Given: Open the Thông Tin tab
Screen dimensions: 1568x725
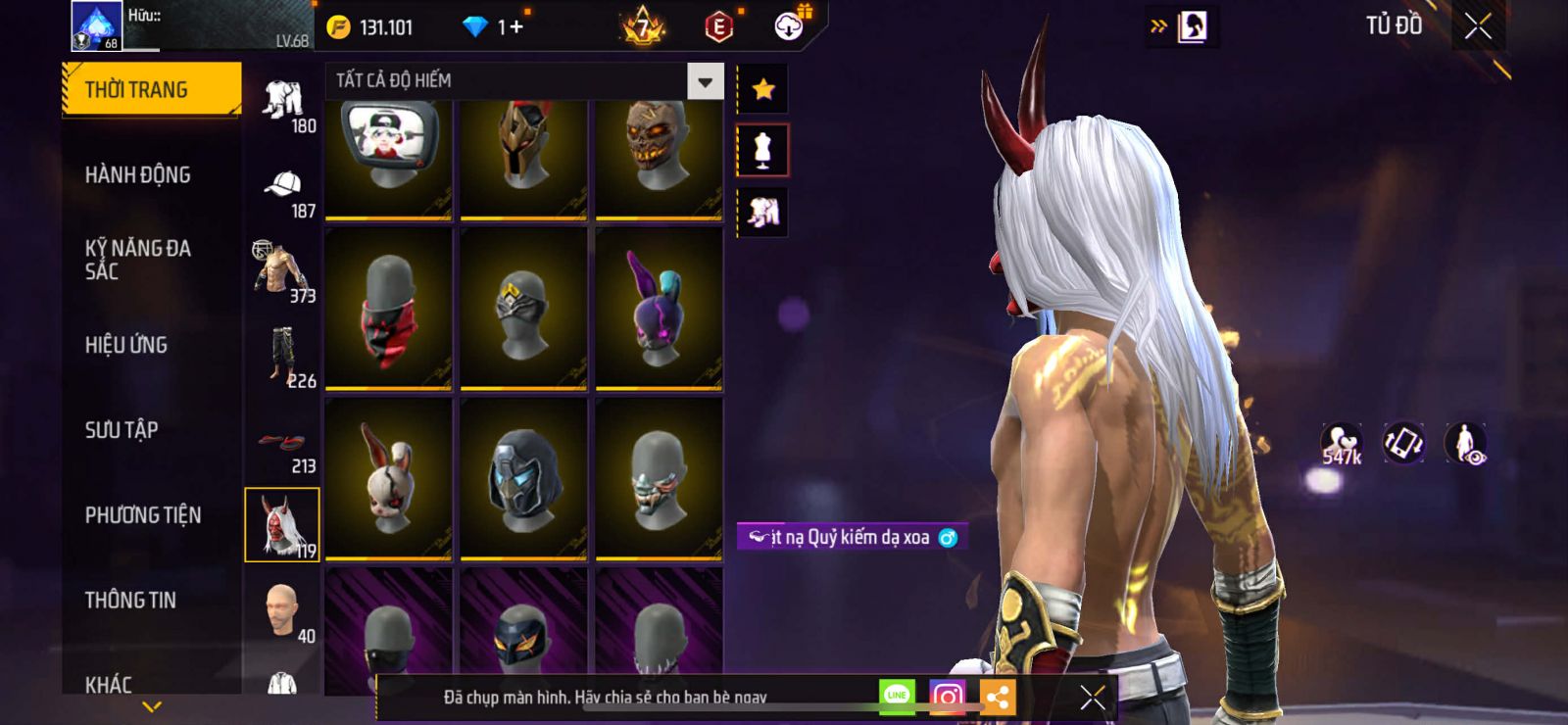Looking at the screenshot, I should tap(130, 601).
